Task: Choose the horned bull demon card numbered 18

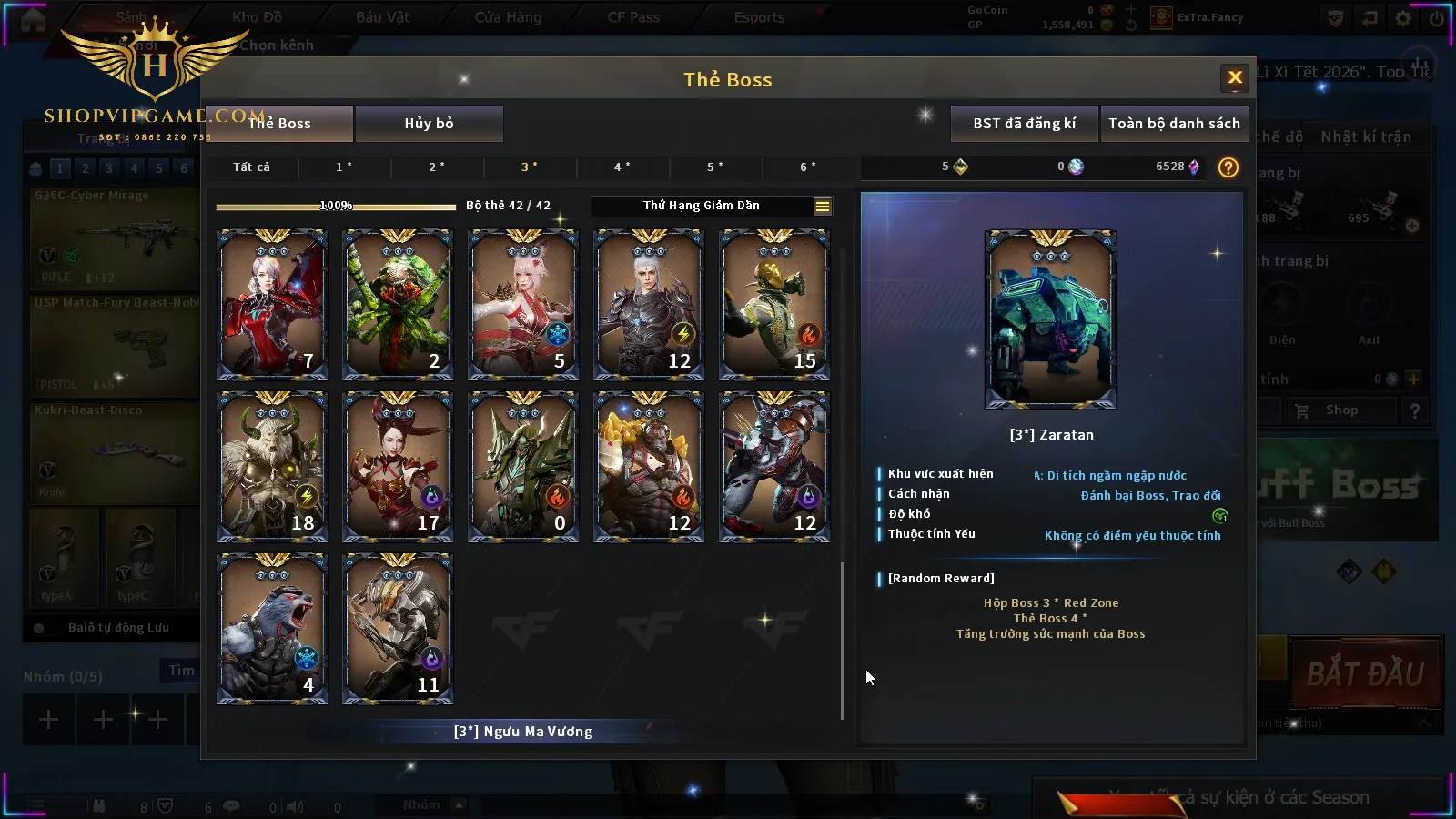Action: (x=272, y=467)
